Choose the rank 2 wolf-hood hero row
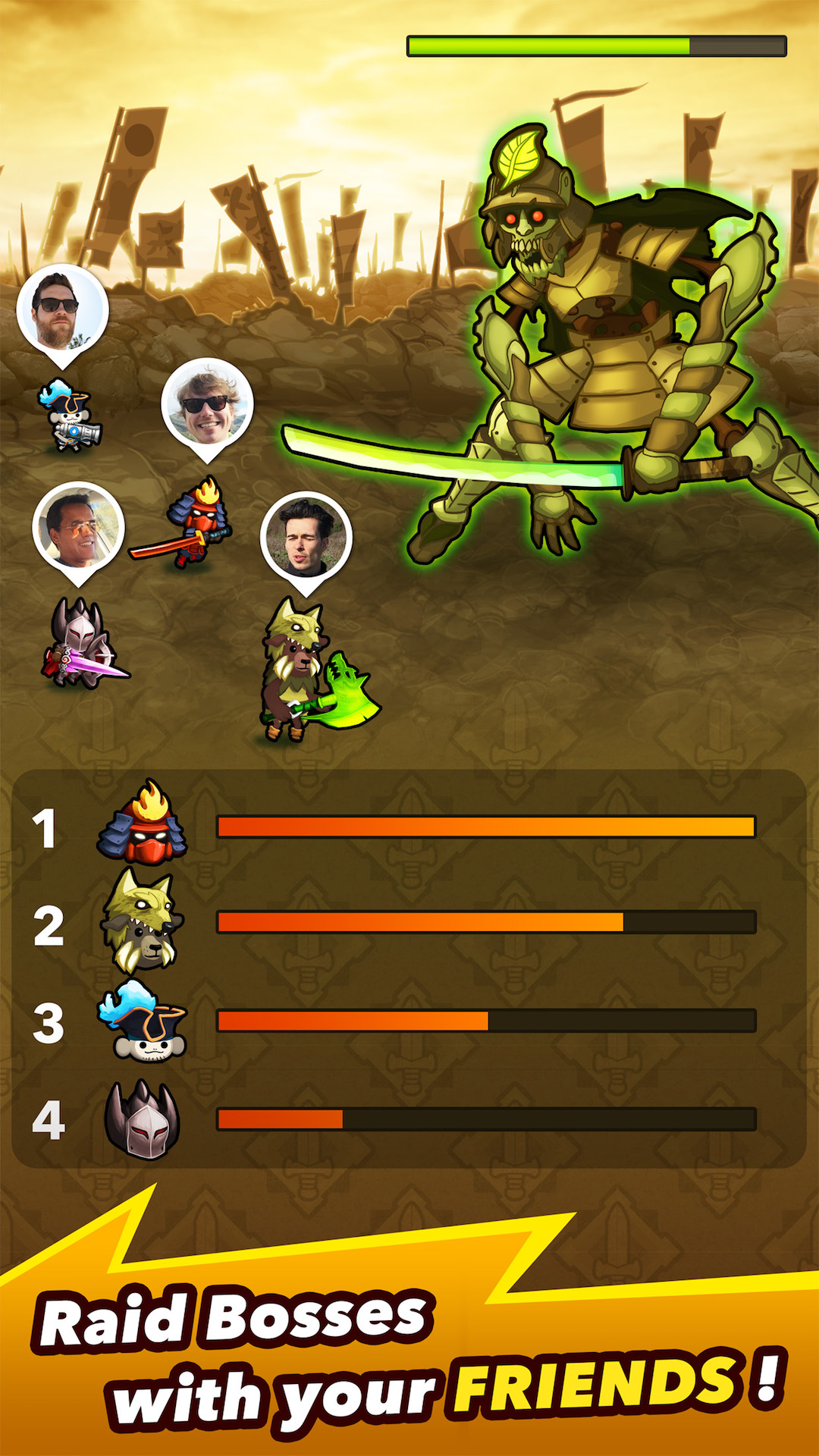The width and height of the screenshot is (819, 1456). coord(409,921)
